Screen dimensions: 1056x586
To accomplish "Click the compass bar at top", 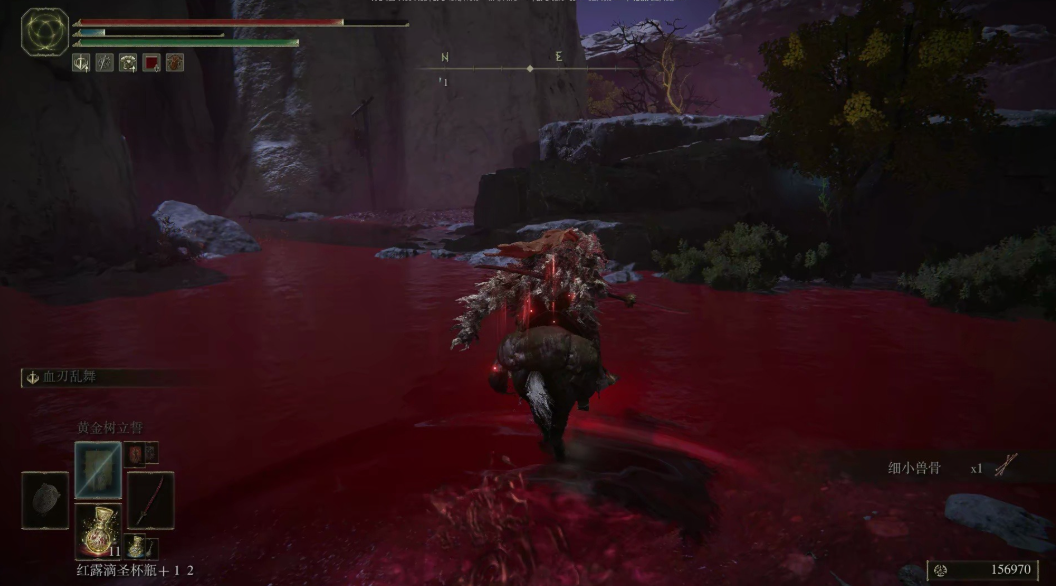I will coord(529,68).
